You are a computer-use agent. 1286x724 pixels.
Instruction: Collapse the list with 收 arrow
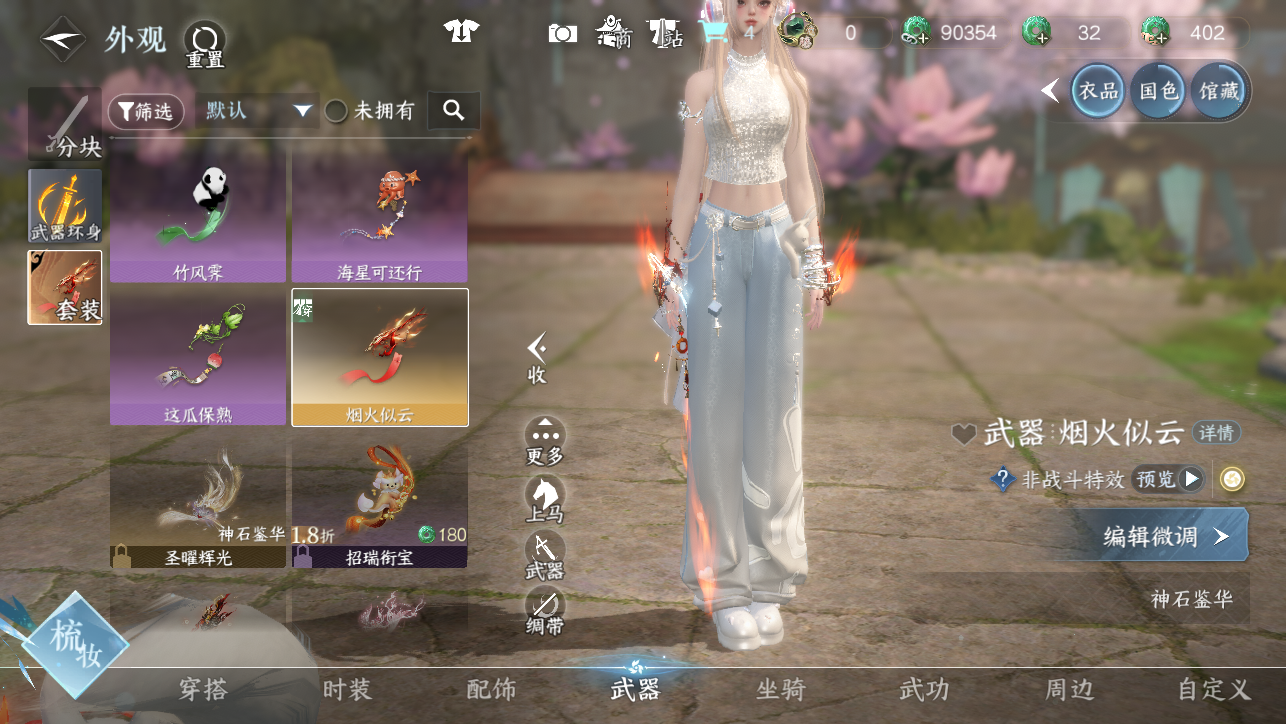[537, 357]
